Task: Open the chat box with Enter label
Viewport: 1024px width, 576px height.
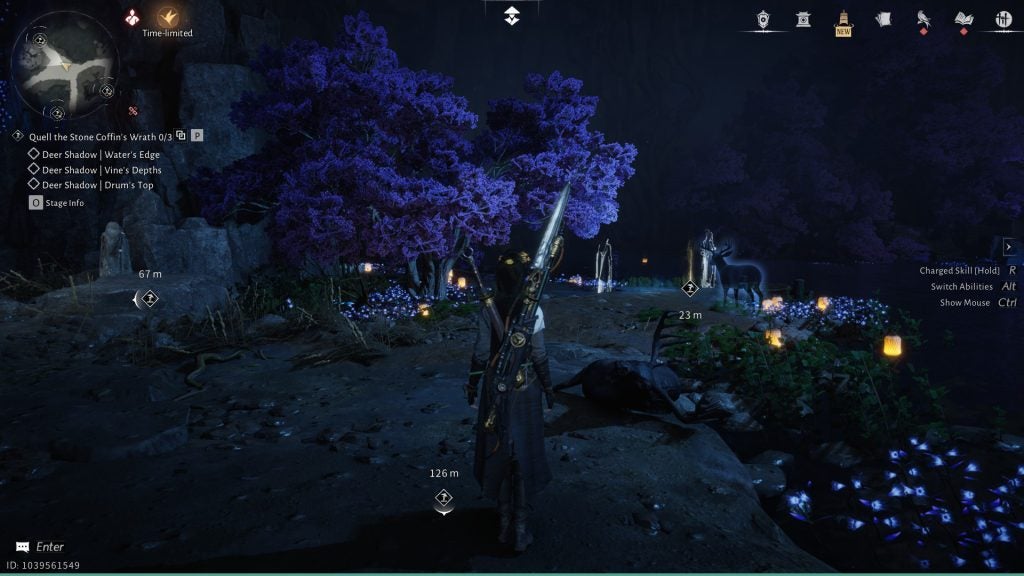Action: (40, 547)
